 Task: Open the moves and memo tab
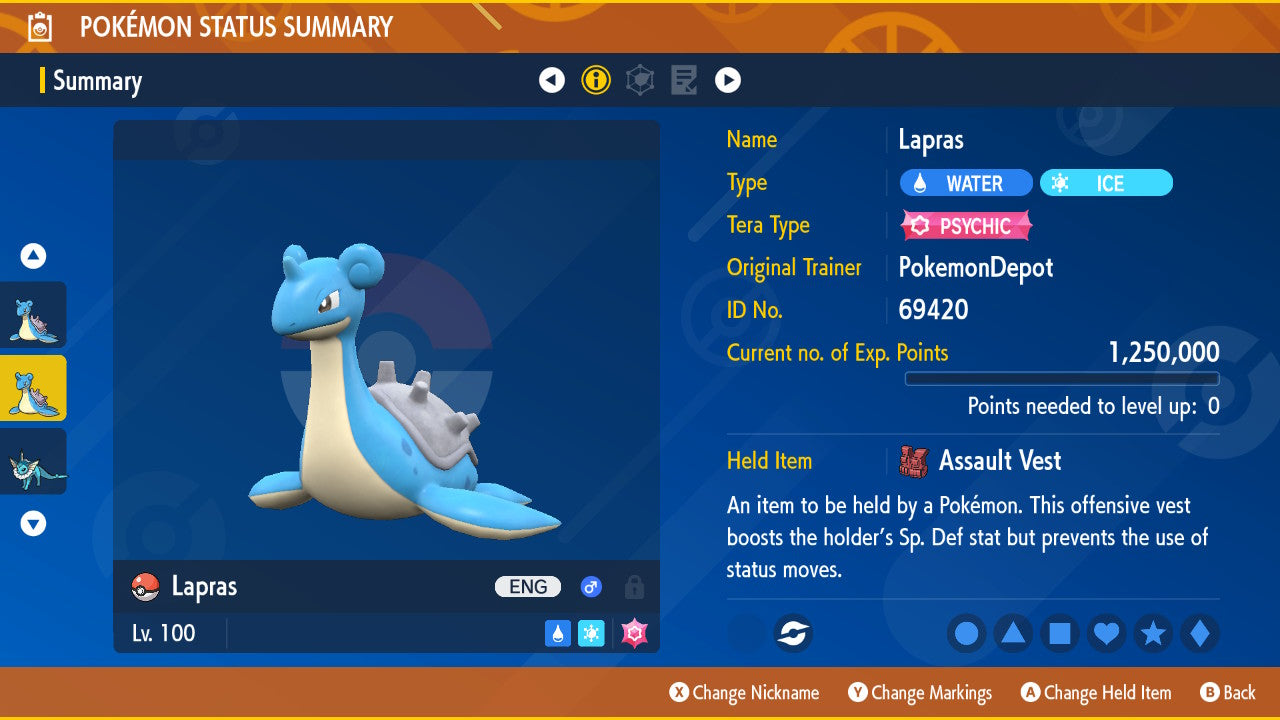[x=684, y=80]
